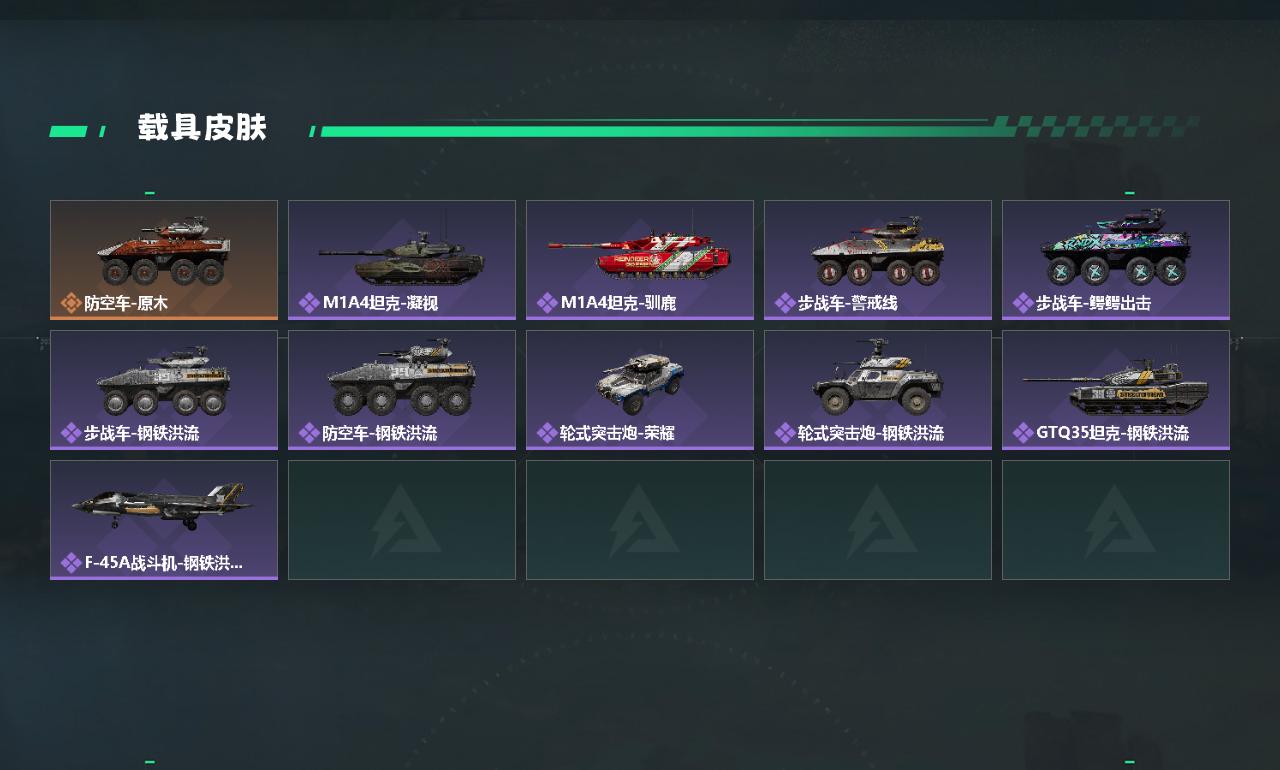Open the red M1A4坦克-驯鹿 skin
This screenshot has width=1280, height=770.
pyautogui.click(x=640, y=259)
